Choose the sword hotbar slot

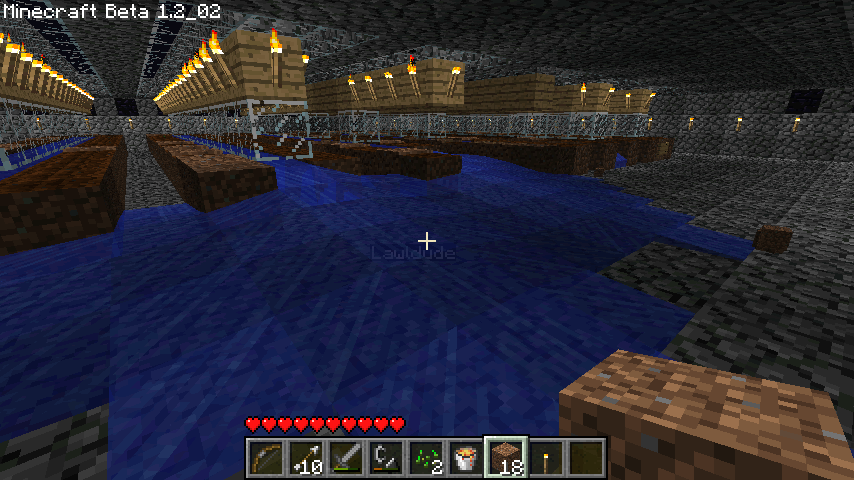[345, 457]
